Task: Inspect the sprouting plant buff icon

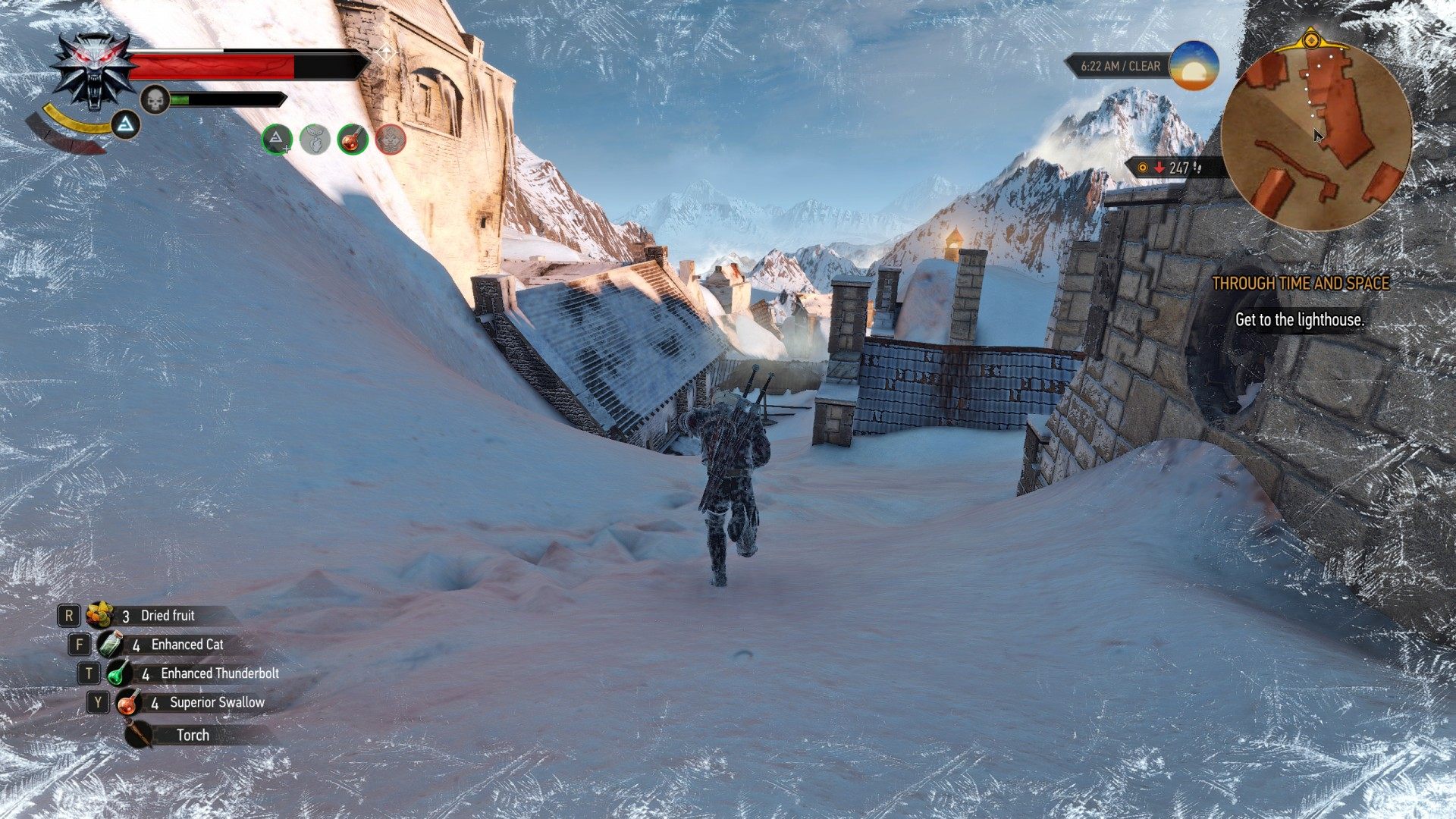Action: 315,140
